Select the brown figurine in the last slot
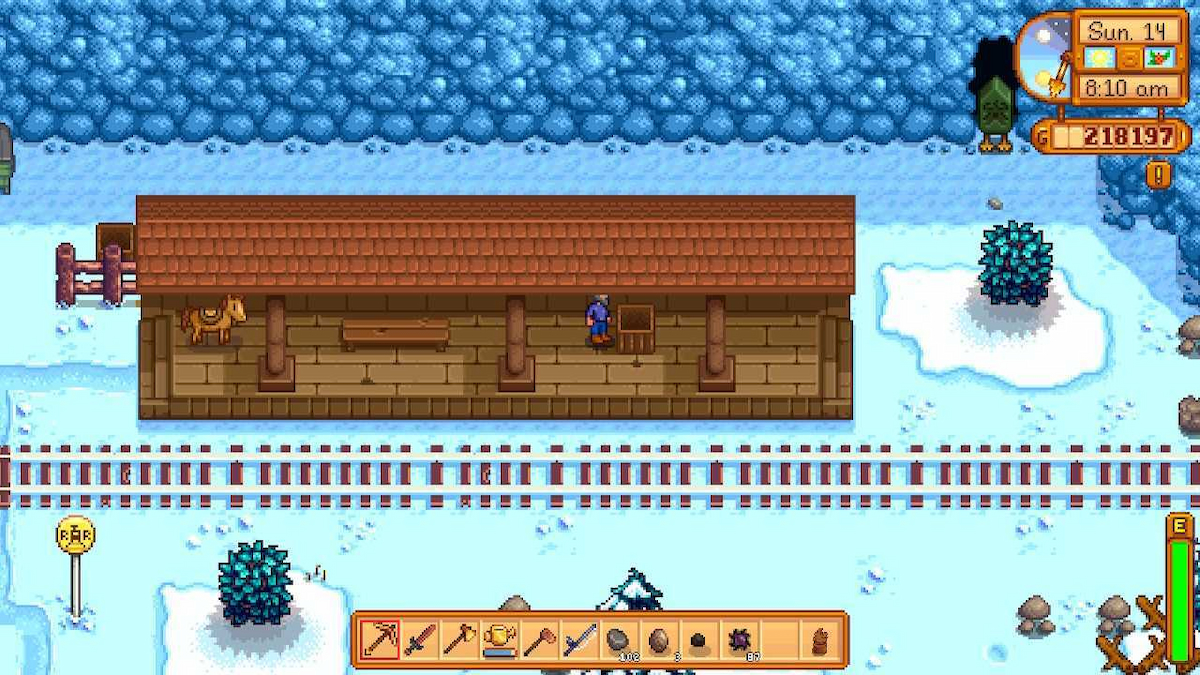Screen dimensions: 1200x675 tap(820, 640)
